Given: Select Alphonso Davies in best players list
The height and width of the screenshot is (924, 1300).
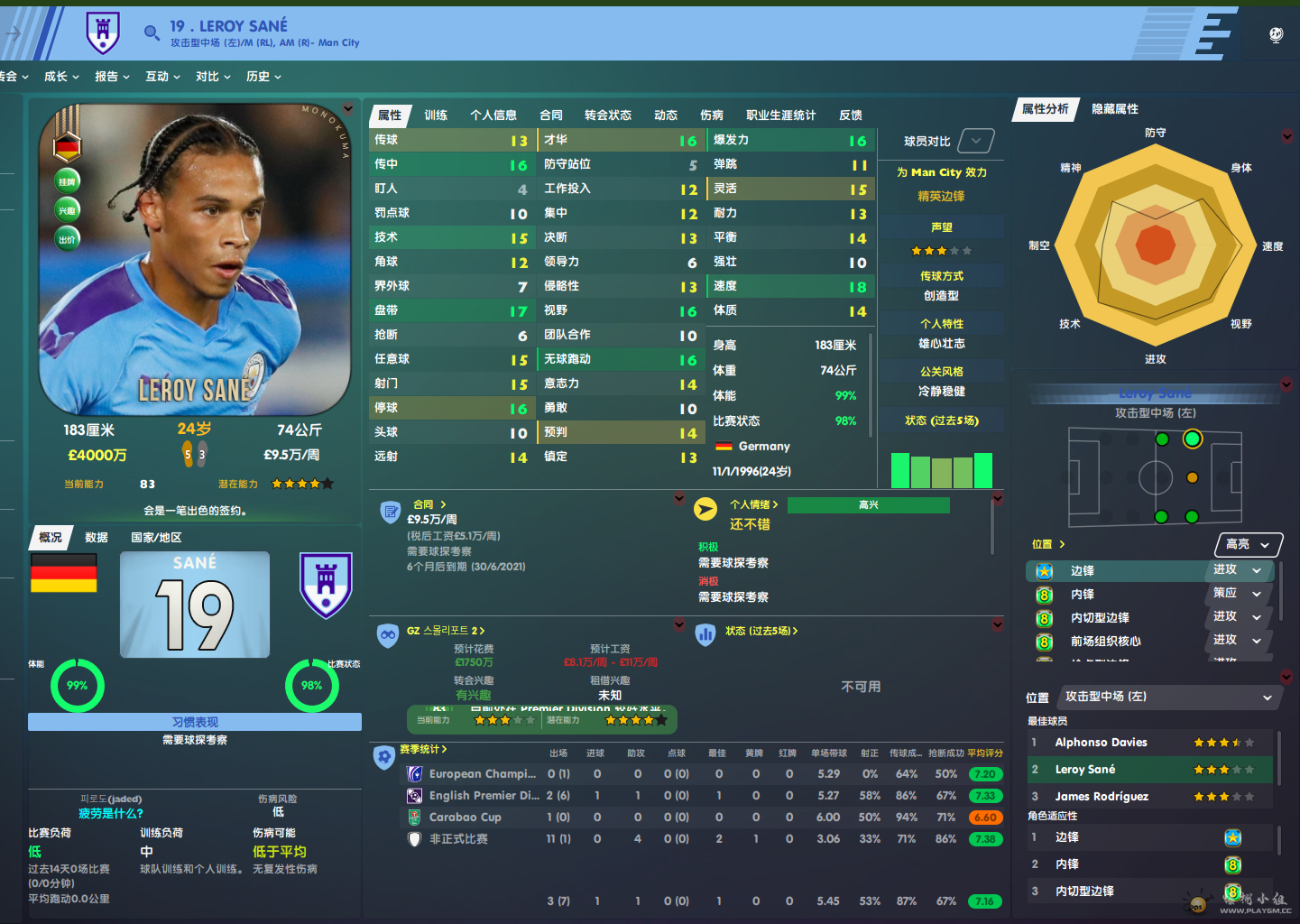Looking at the screenshot, I should point(1101,743).
